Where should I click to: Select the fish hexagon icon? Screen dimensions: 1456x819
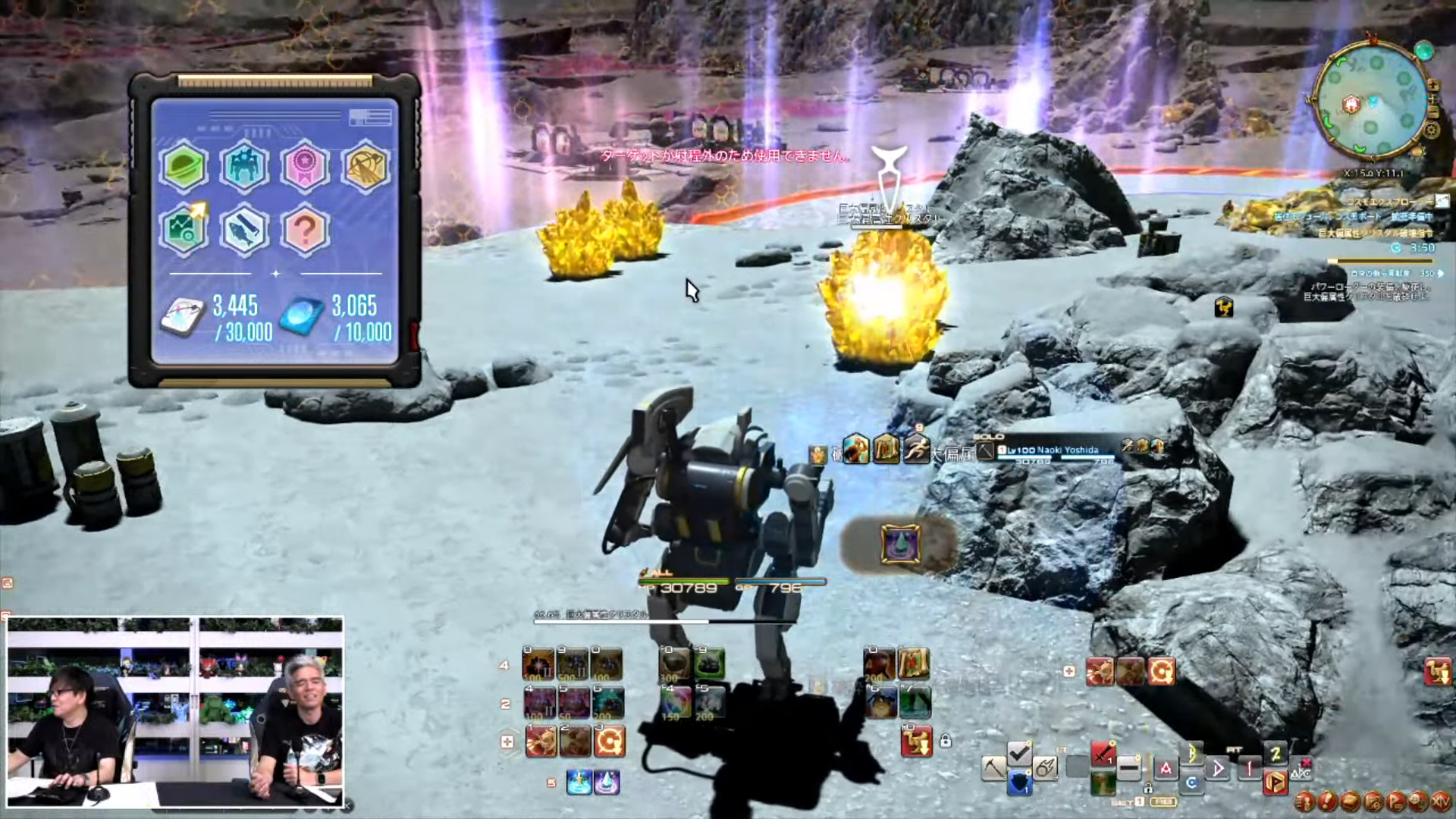[244, 229]
